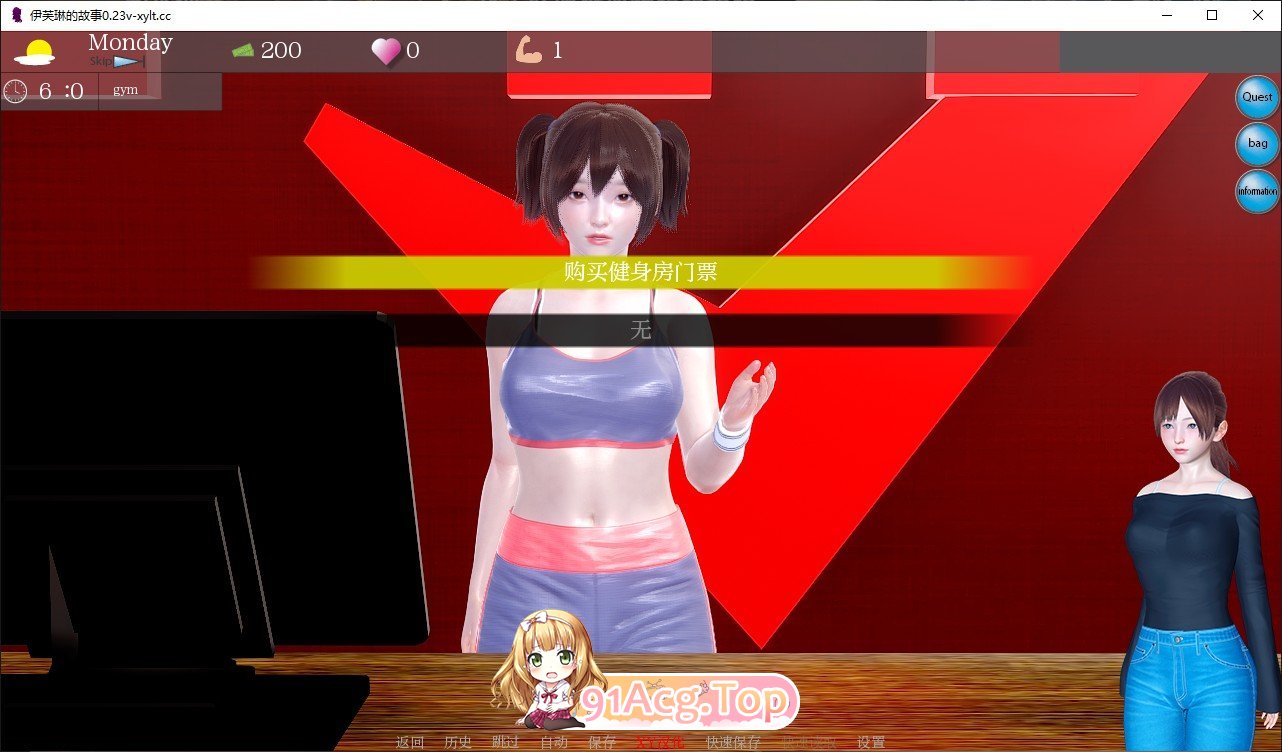This screenshot has width=1282, height=752.
Task: Open the bag inventory panel
Action: pos(1256,143)
